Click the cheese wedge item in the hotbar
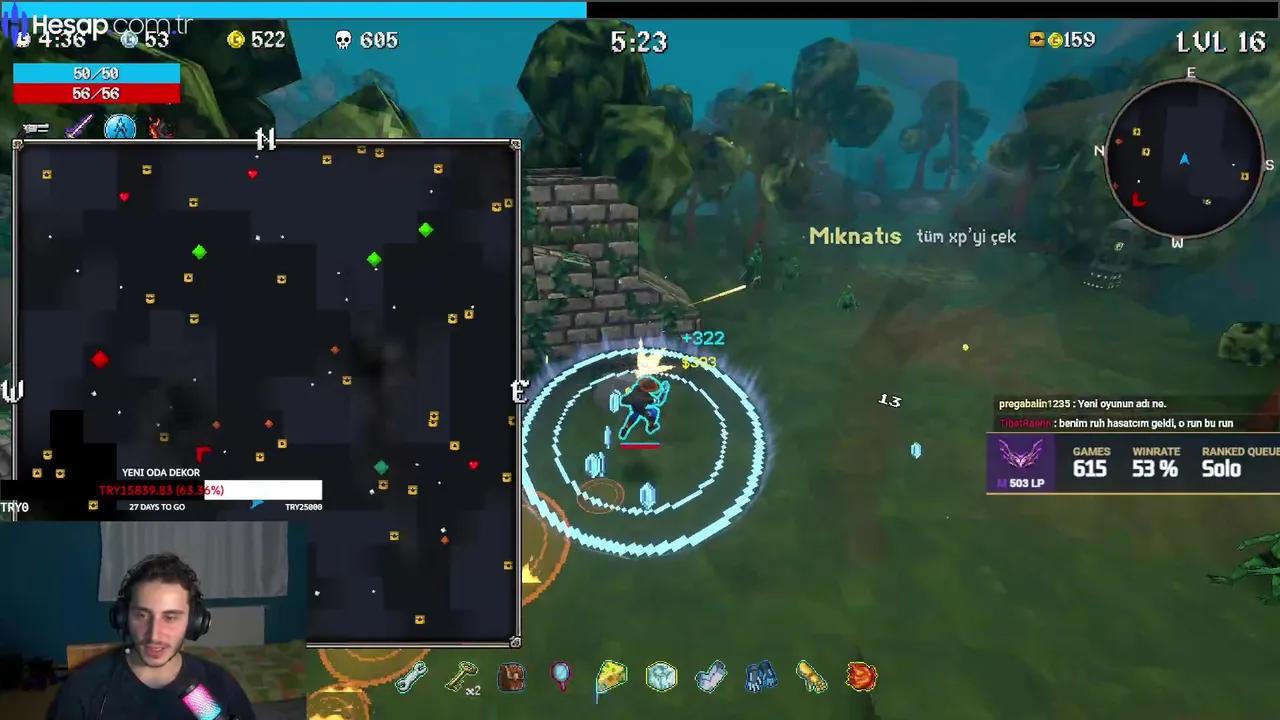This screenshot has width=1280, height=720. pyautogui.click(x=610, y=676)
